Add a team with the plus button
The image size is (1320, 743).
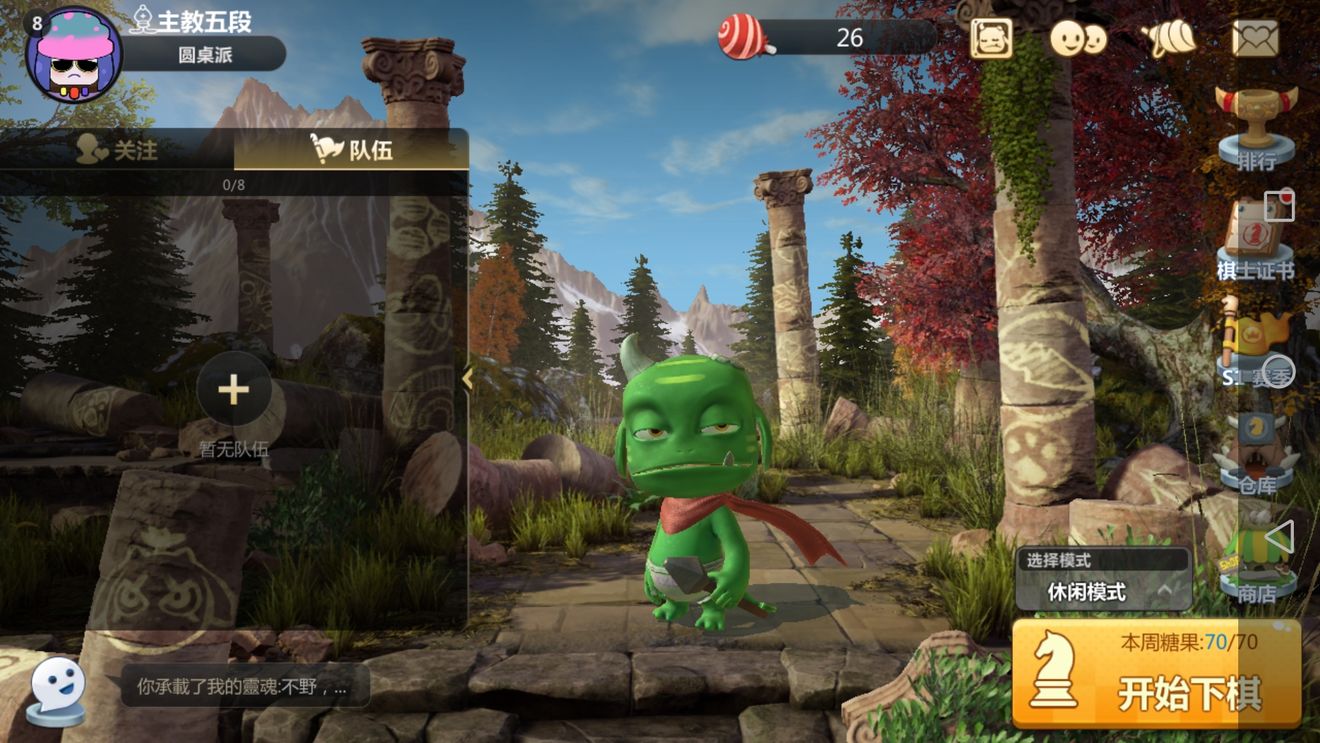(233, 390)
